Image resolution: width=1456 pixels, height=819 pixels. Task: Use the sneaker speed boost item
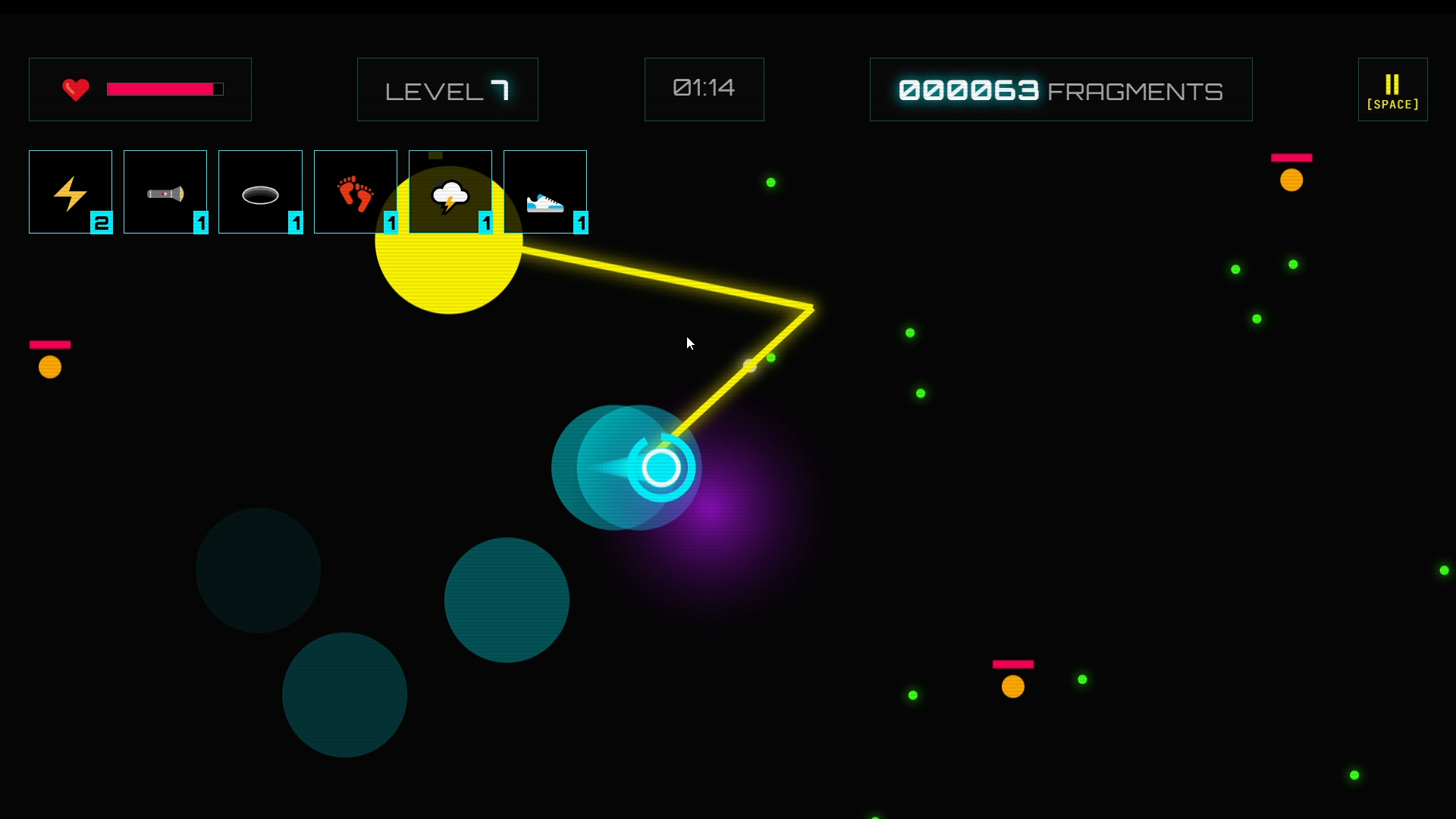pyautogui.click(x=545, y=192)
